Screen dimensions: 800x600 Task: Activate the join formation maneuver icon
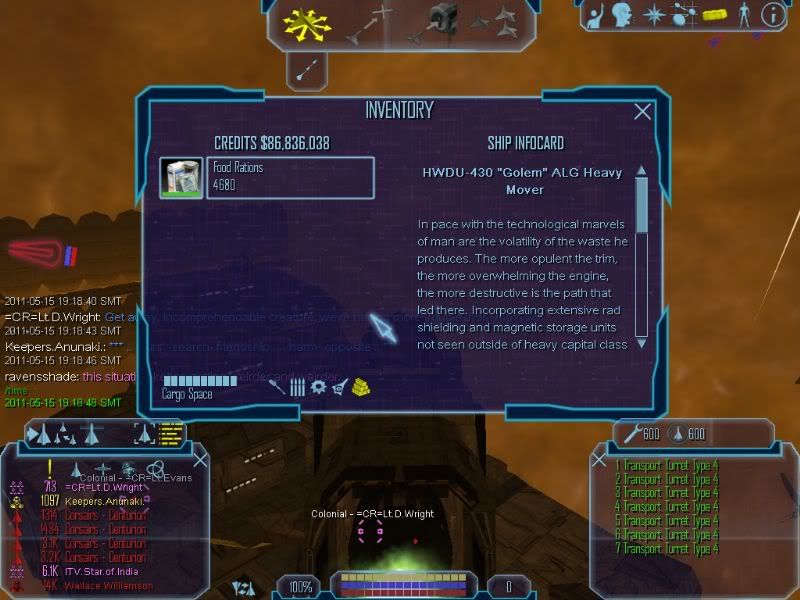click(495, 20)
